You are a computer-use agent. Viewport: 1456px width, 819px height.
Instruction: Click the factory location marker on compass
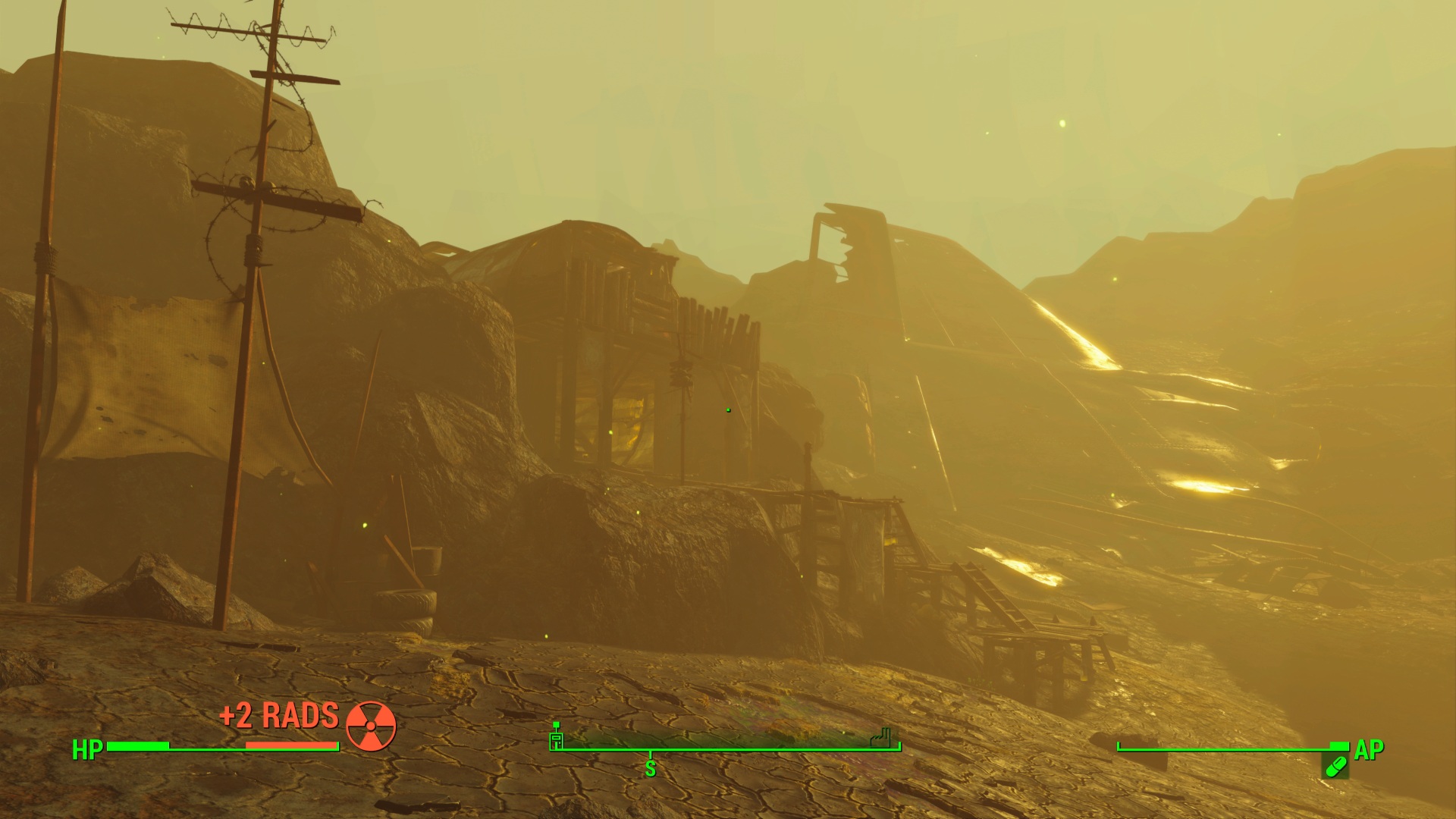(x=880, y=737)
